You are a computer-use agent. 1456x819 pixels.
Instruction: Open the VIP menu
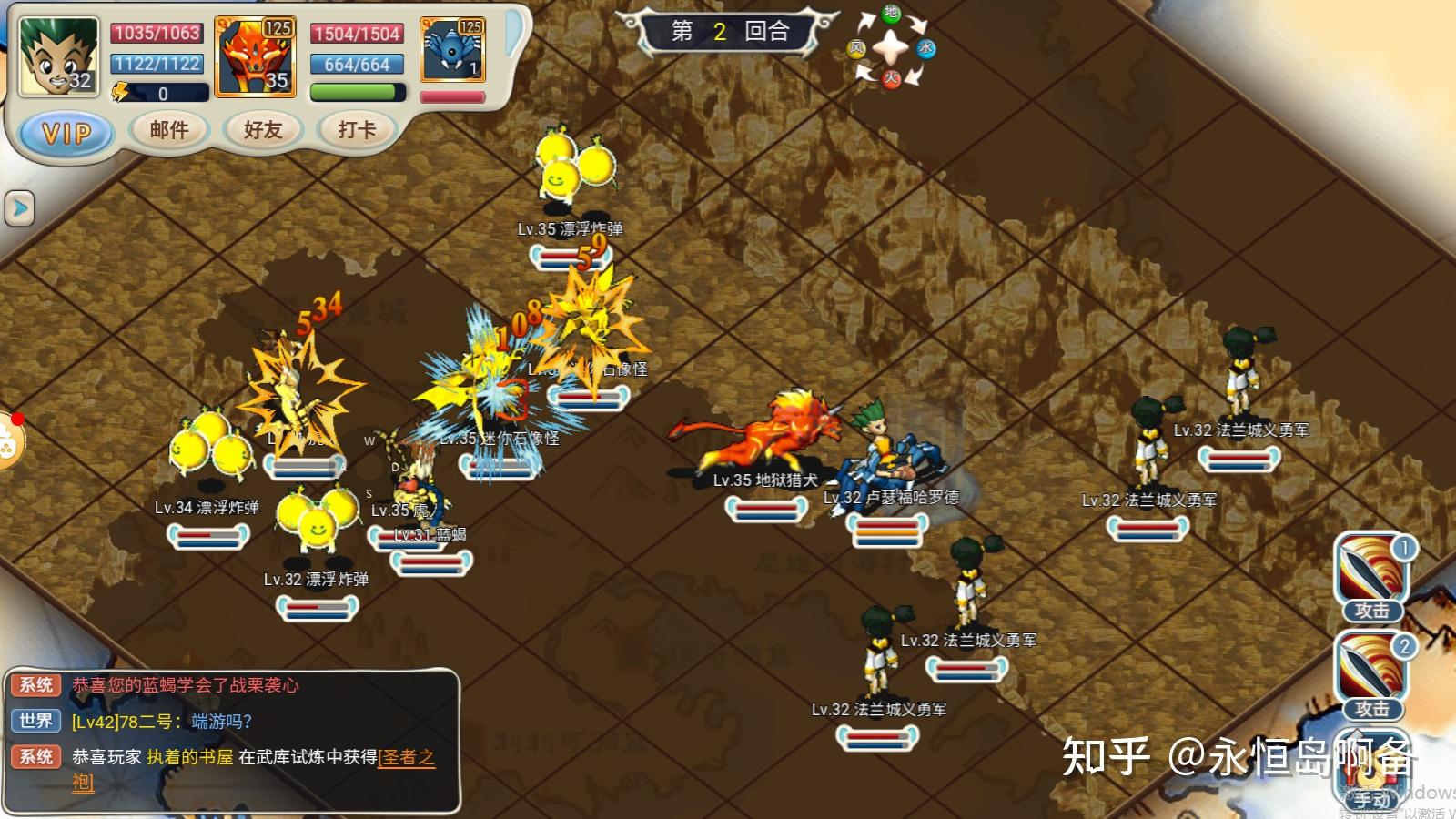pyautogui.click(x=66, y=133)
